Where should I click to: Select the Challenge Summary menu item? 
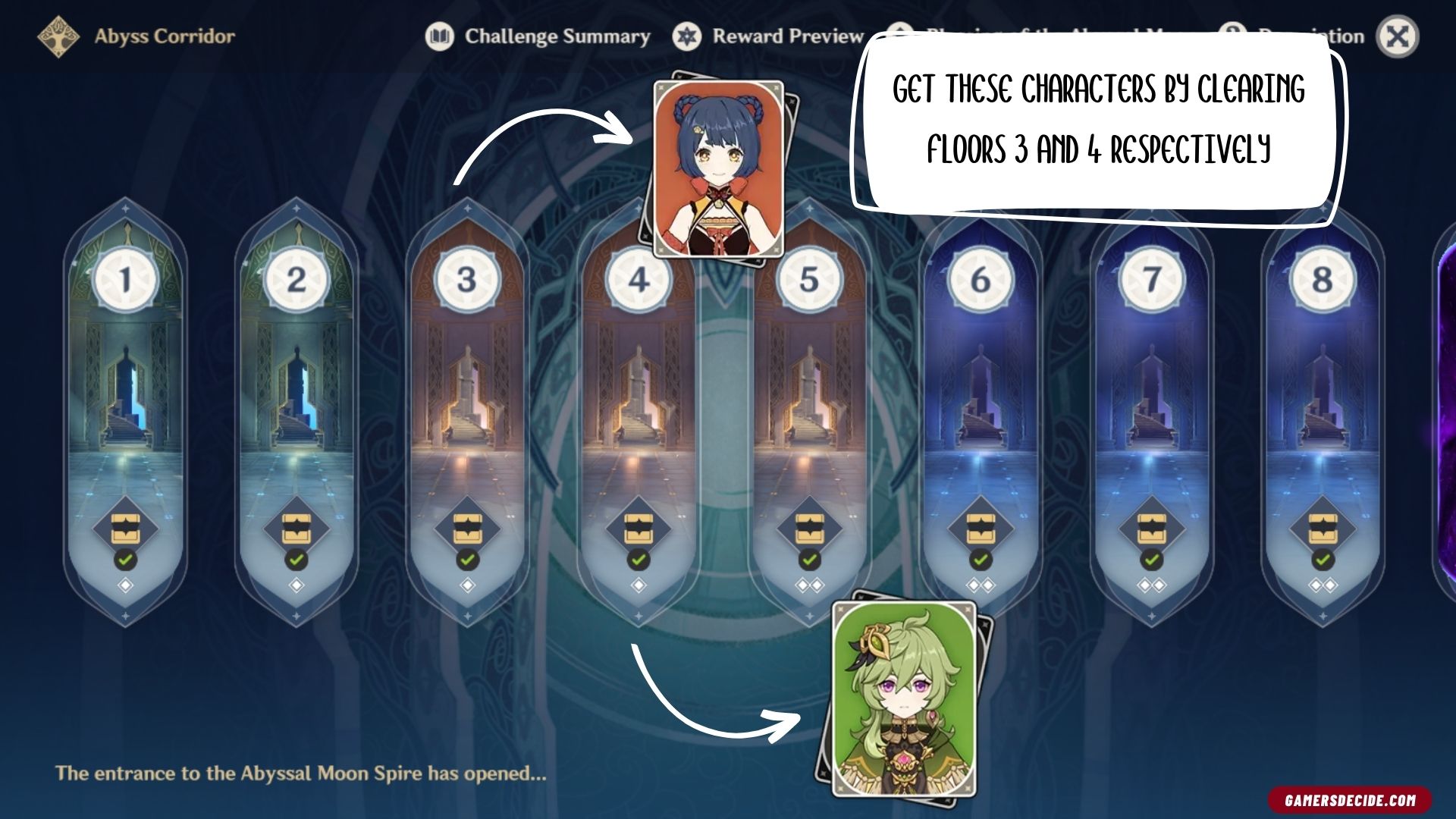(x=557, y=36)
